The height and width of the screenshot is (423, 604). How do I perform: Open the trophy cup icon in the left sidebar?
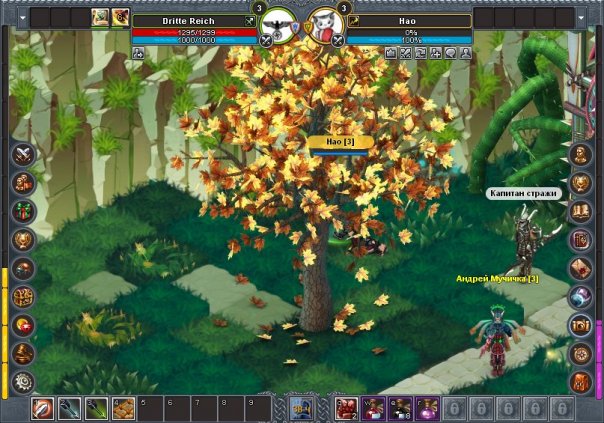[21, 240]
